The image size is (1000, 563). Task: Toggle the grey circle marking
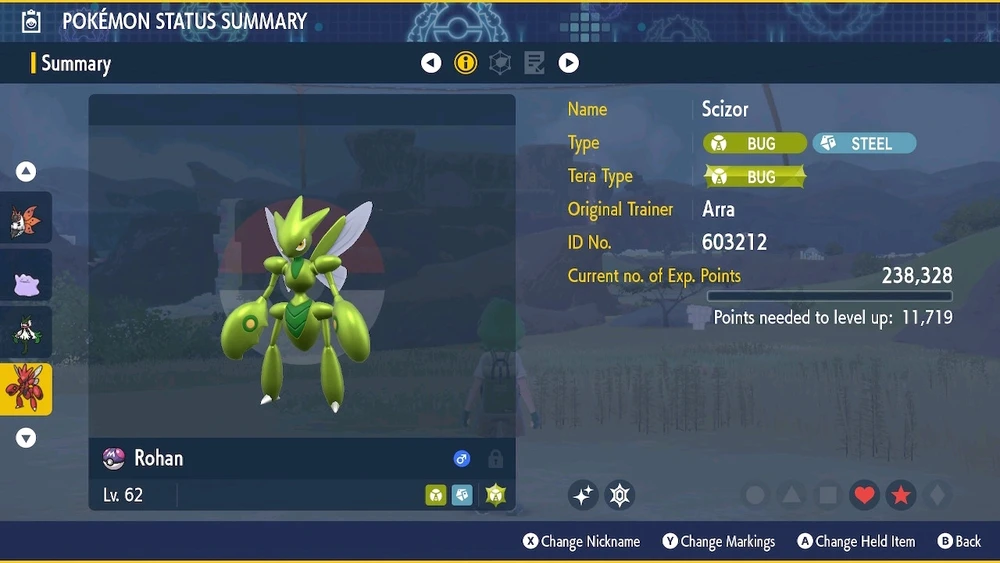[756, 495]
